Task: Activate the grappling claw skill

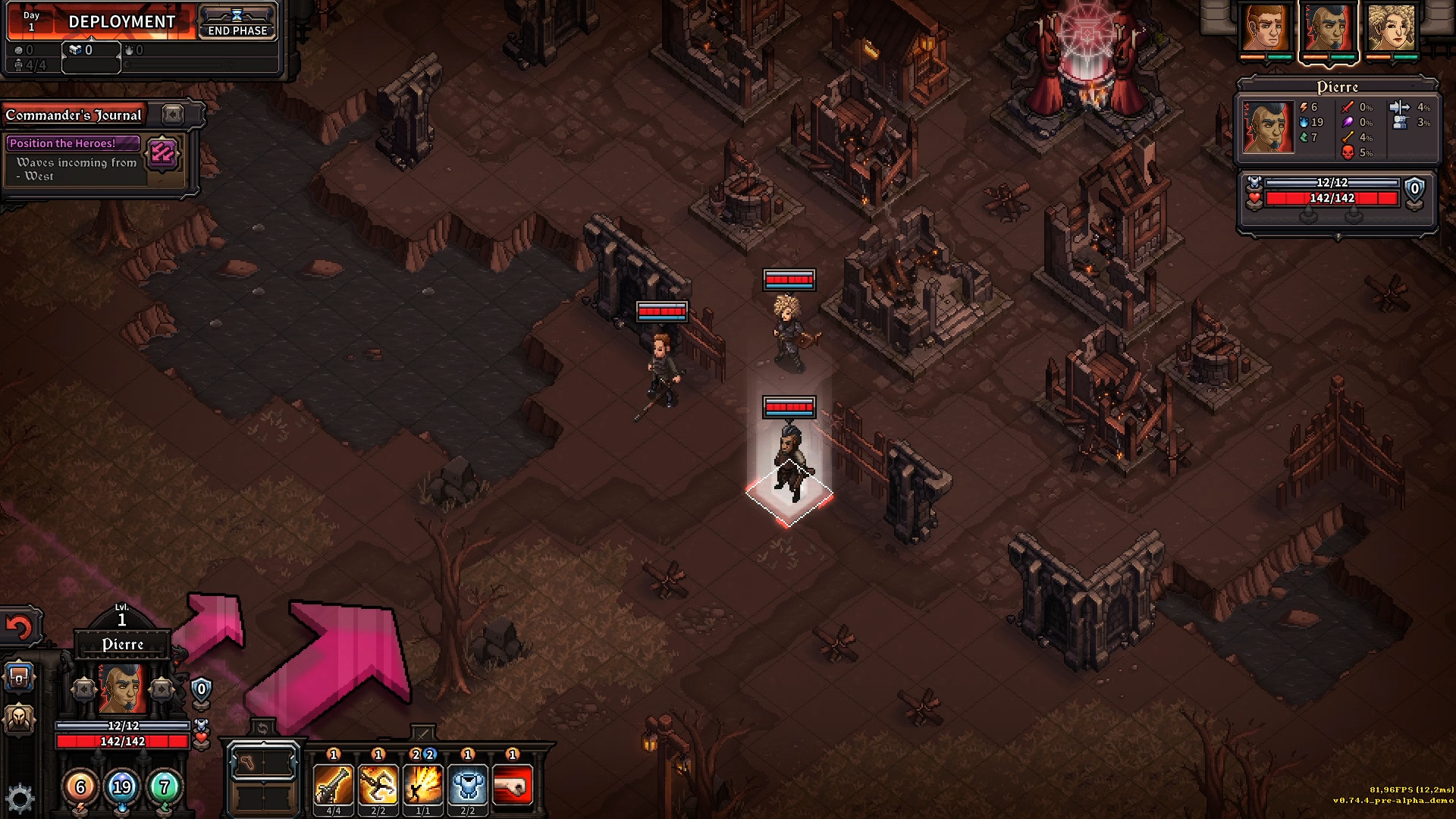Action: pos(378,785)
